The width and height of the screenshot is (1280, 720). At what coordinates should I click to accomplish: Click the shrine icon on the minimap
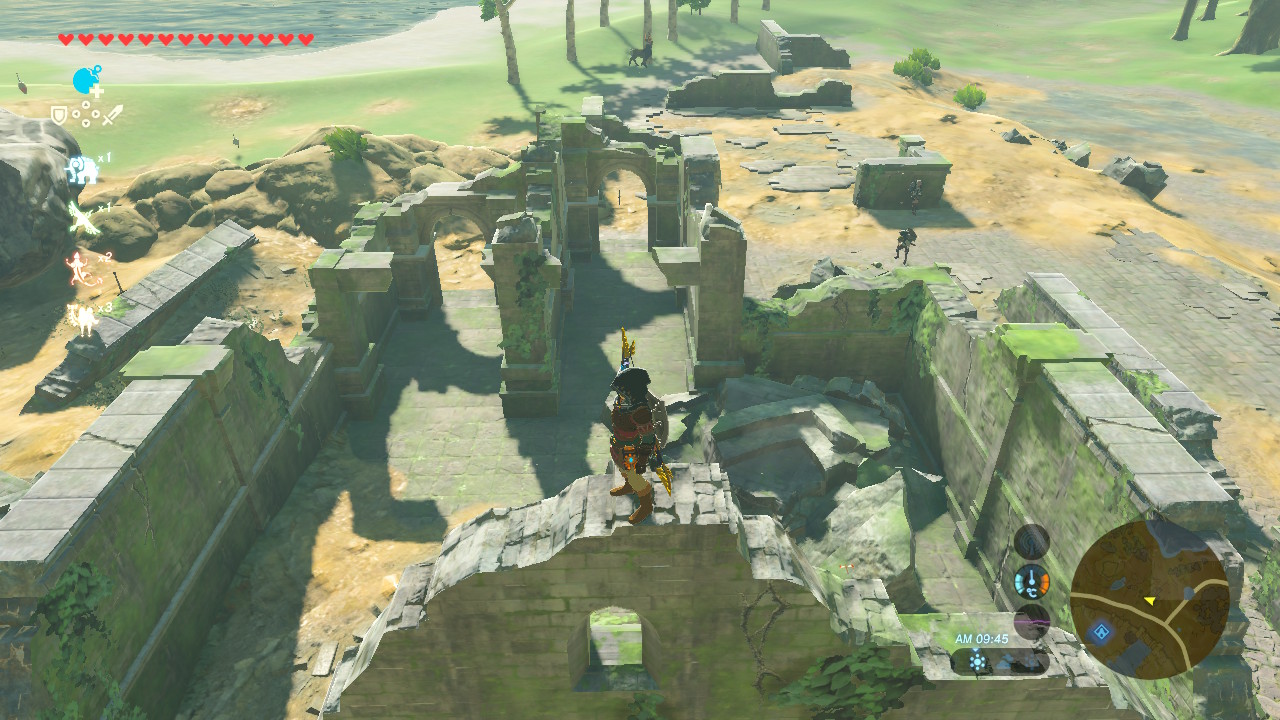point(1100,631)
